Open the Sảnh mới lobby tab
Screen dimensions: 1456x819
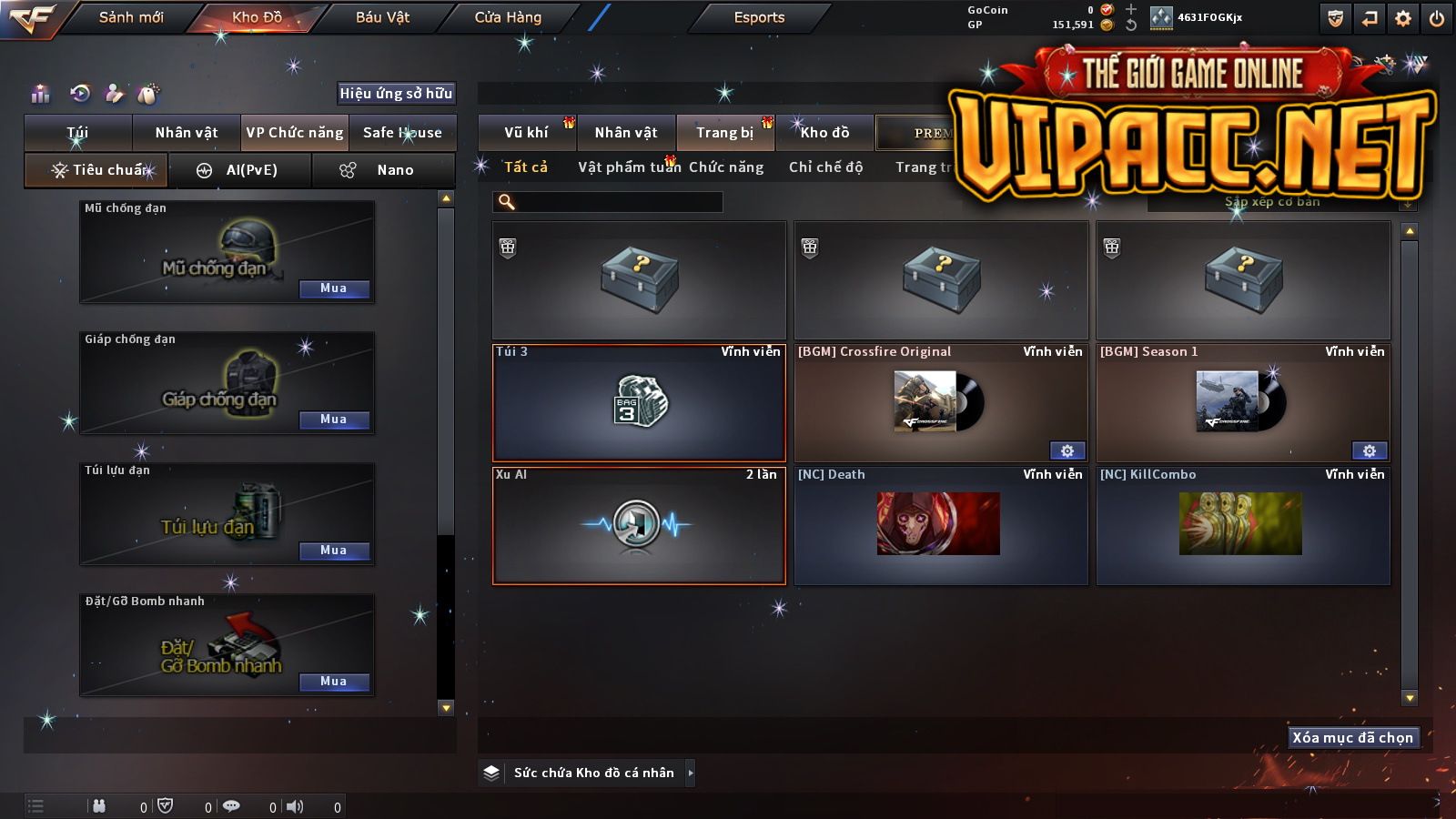tap(131, 17)
